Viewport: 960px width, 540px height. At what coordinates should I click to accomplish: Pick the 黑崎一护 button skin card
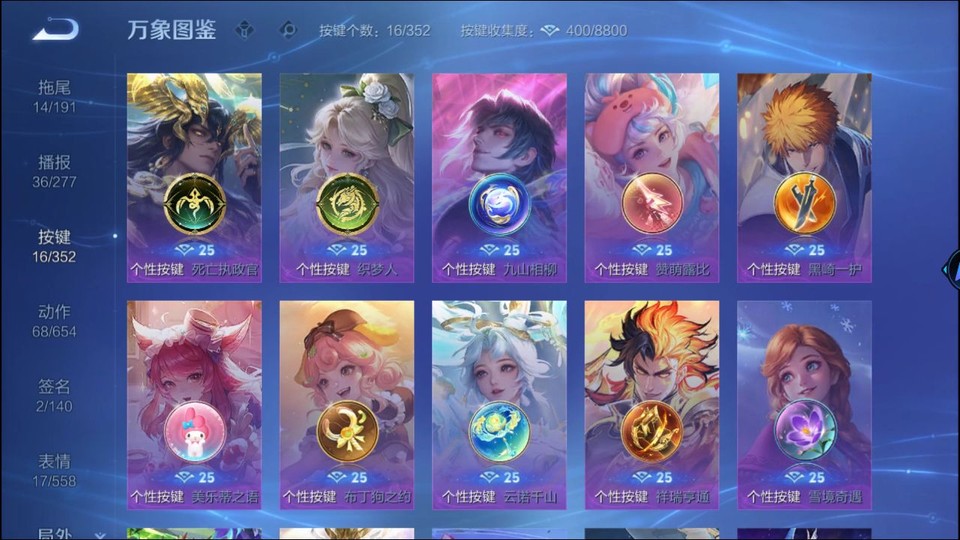point(804,177)
